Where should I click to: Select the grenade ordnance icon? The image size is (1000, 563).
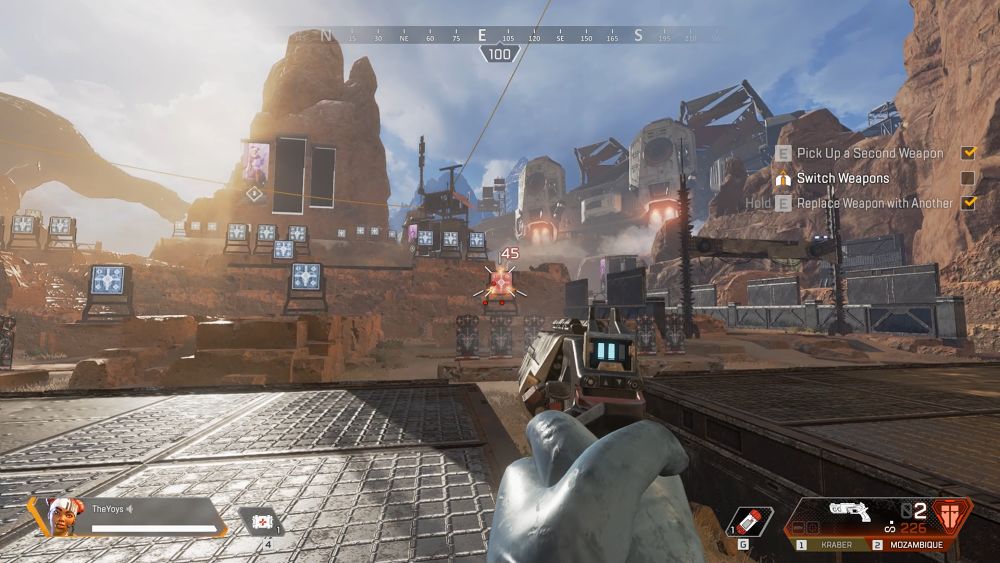click(749, 522)
